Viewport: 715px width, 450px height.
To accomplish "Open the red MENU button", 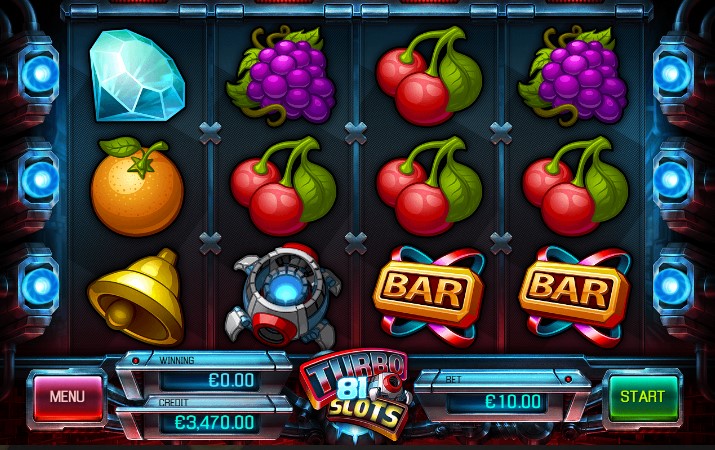I will pos(67,397).
